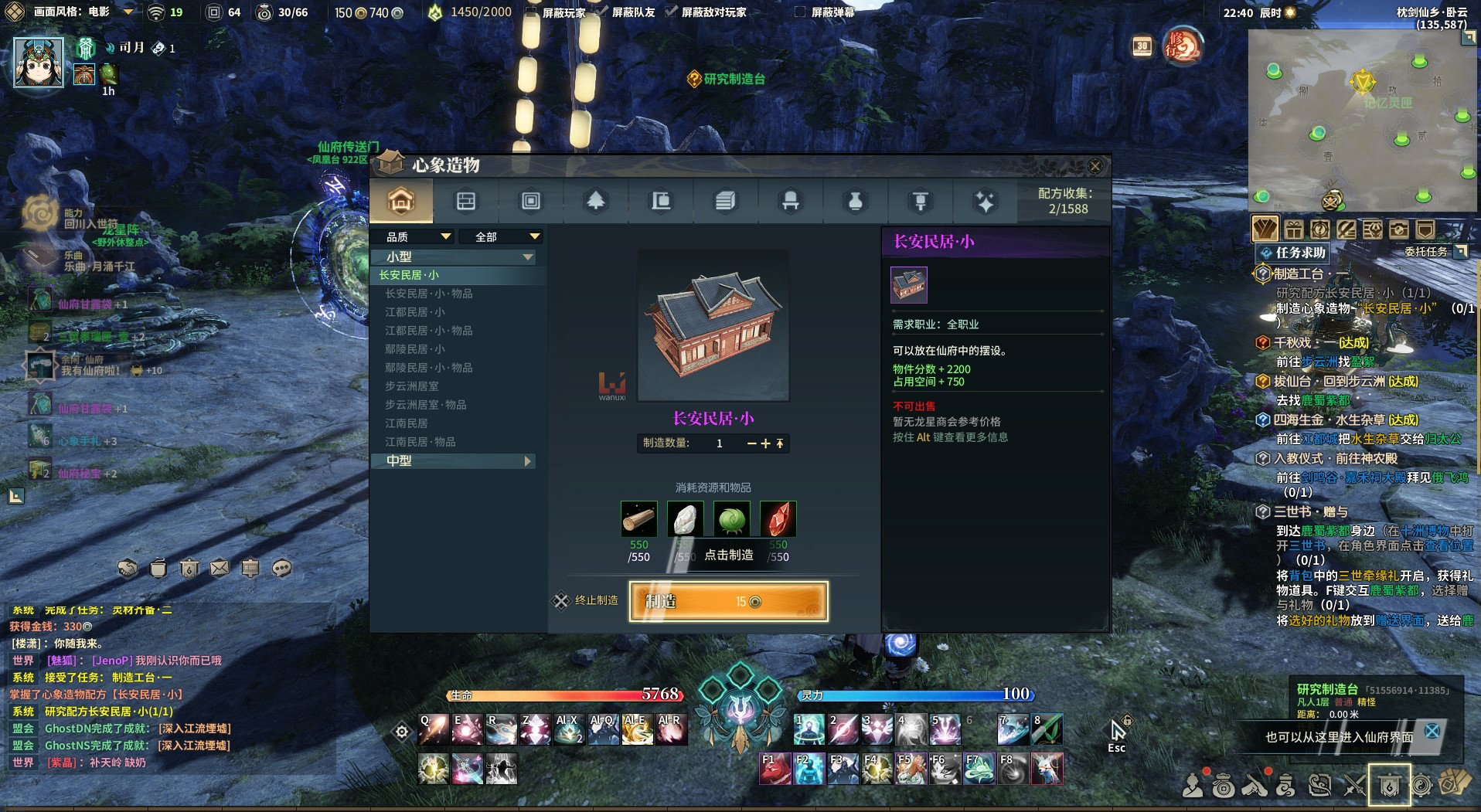This screenshot has height=812, width=1481.
Task: Stop crafting with 终止制造
Action: tap(587, 600)
